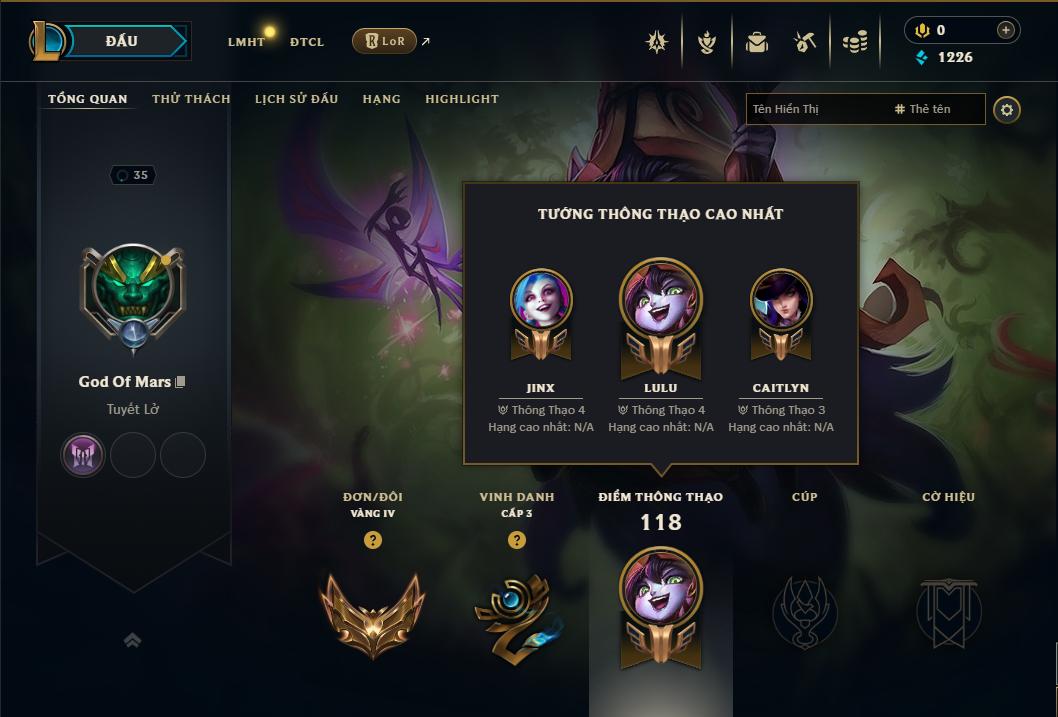
Task: Add currency with the plus button
Action: point(1005,30)
